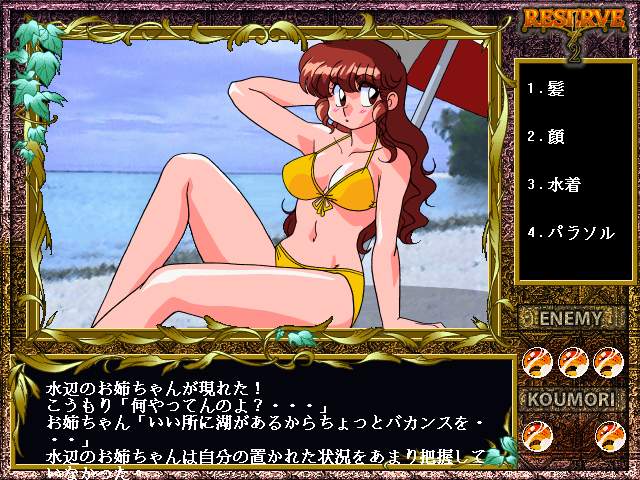The image size is (640, 480).
Task: Click the パラソル (parasol) menu entry
Action: 571,232
